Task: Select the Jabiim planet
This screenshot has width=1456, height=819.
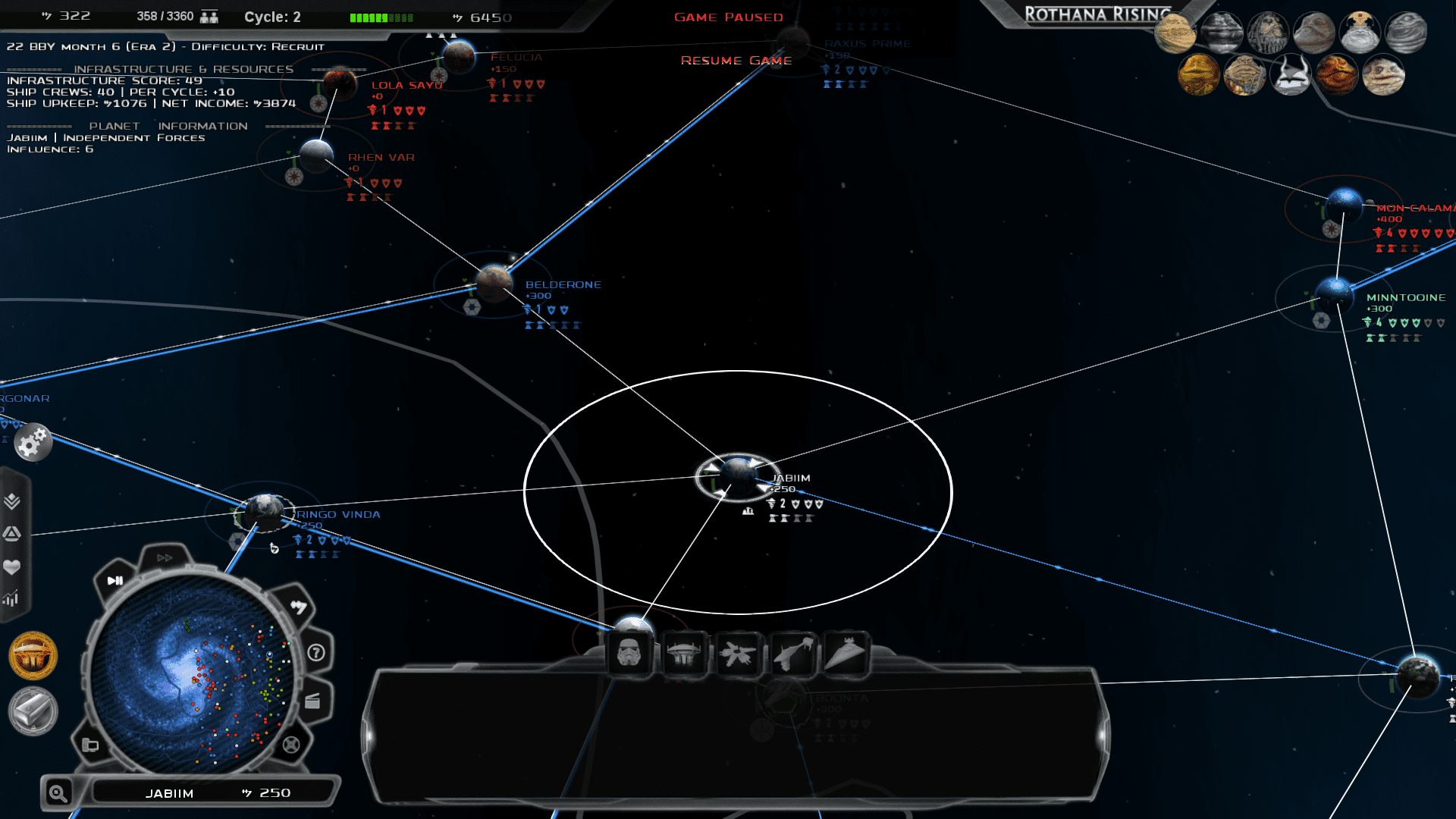Action: click(x=737, y=476)
